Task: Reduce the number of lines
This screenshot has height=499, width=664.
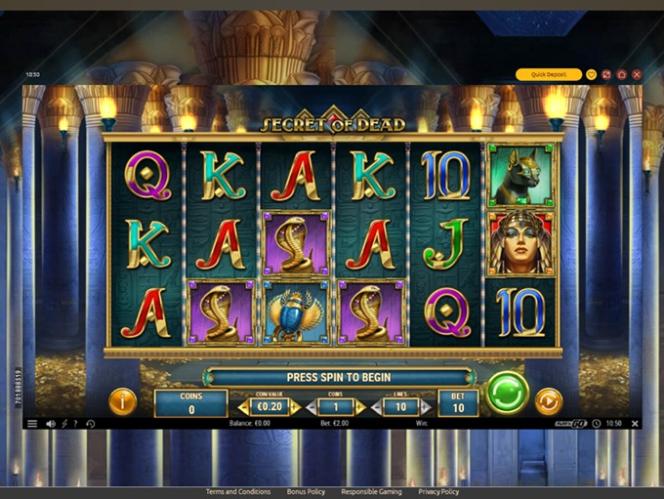Action: [x=377, y=407]
